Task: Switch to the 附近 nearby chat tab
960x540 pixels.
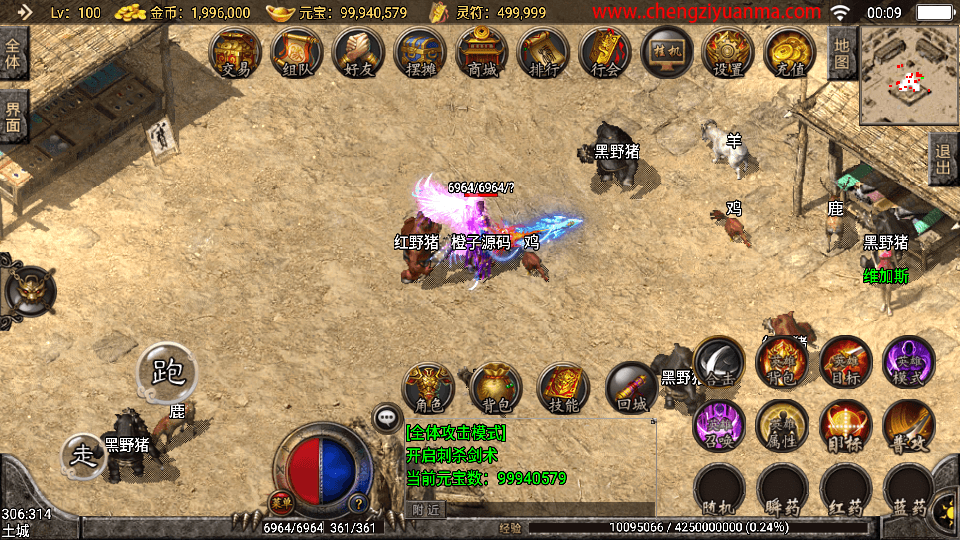Action: coord(428,509)
